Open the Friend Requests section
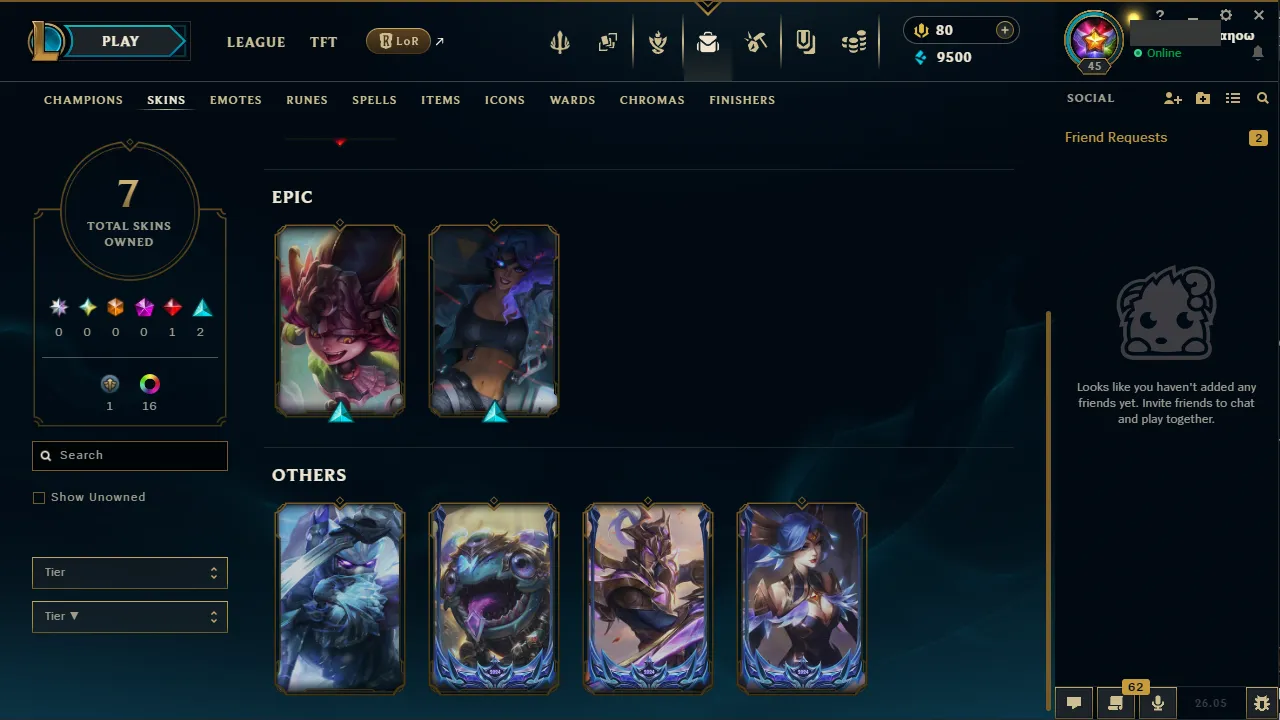The width and height of the screenshot is (1280, 720). [1116, 137]
